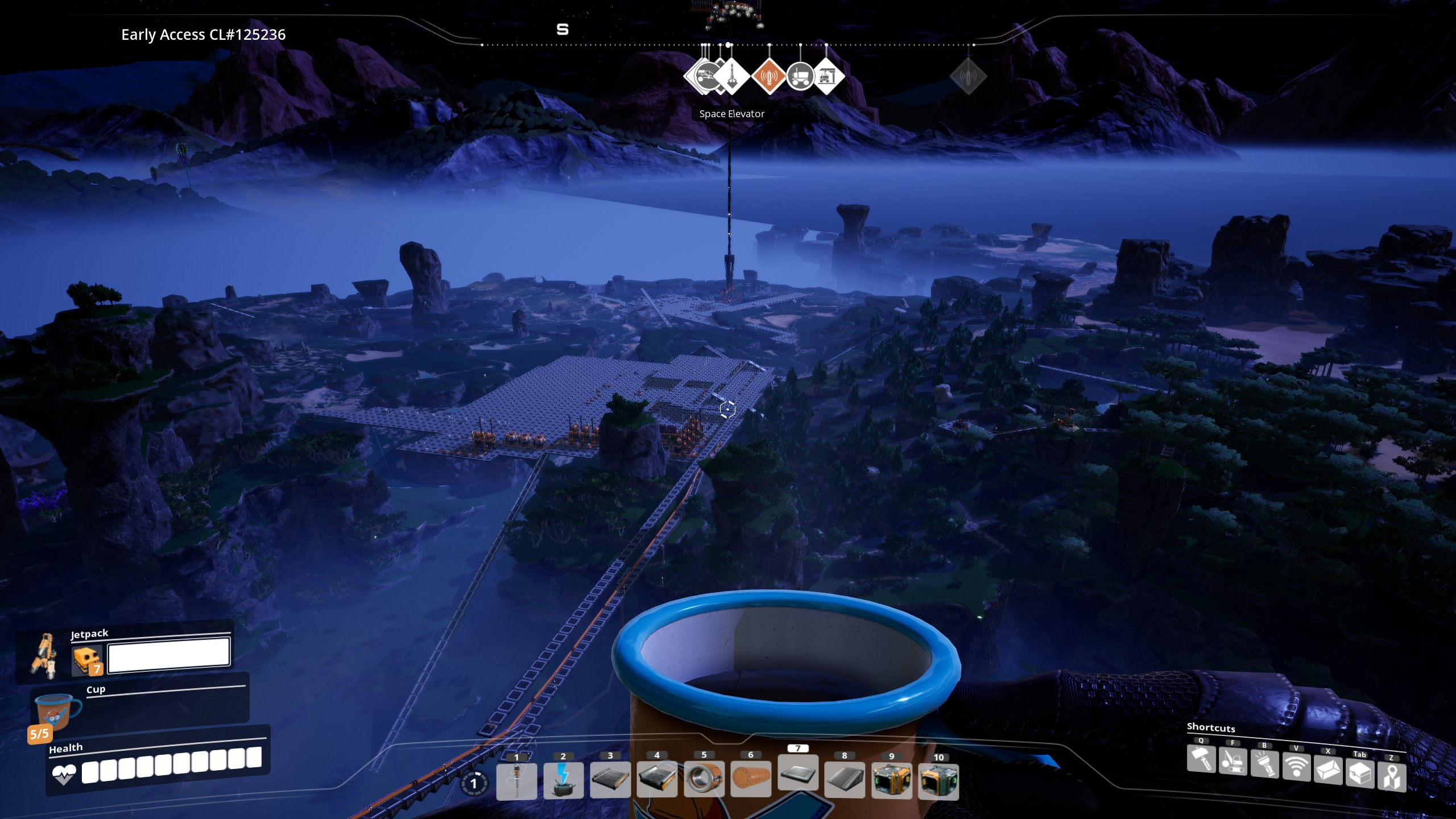
Task: Select the orange pipe coupling in slot 5
Action: click(704, 779)
